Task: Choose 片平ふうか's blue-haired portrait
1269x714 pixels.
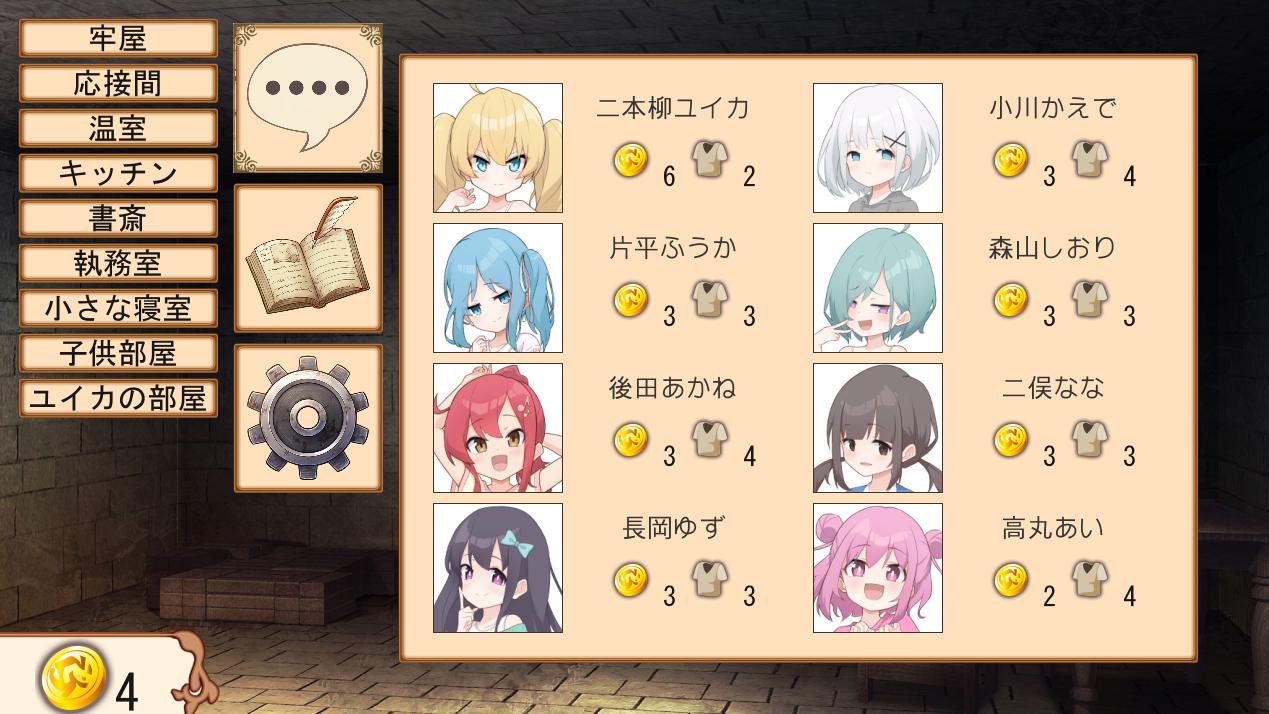Action: click(498, 288)
